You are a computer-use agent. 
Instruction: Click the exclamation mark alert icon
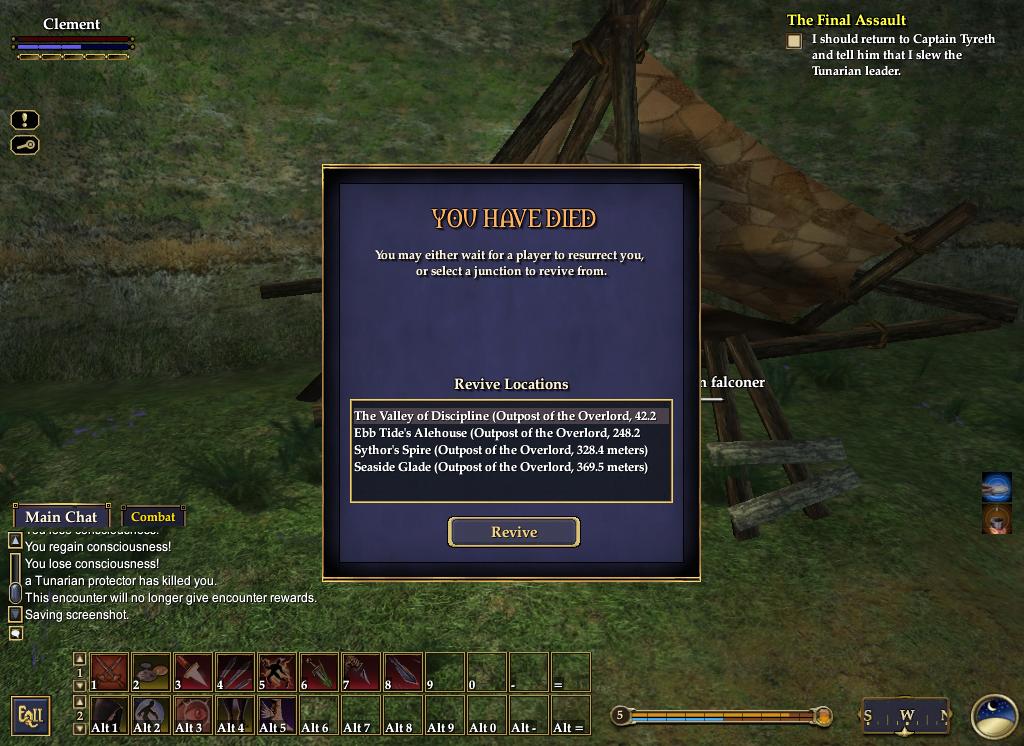point(25,120)
